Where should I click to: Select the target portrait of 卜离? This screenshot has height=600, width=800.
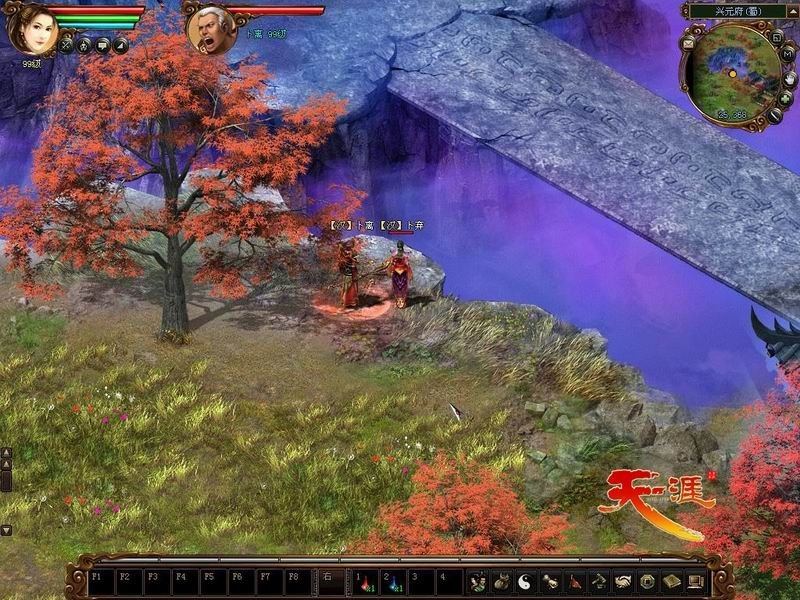[212, 31]
